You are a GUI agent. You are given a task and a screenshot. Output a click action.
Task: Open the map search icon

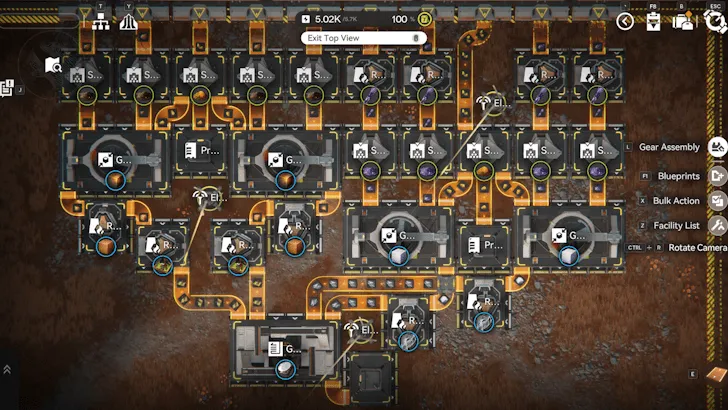(53, 66)
